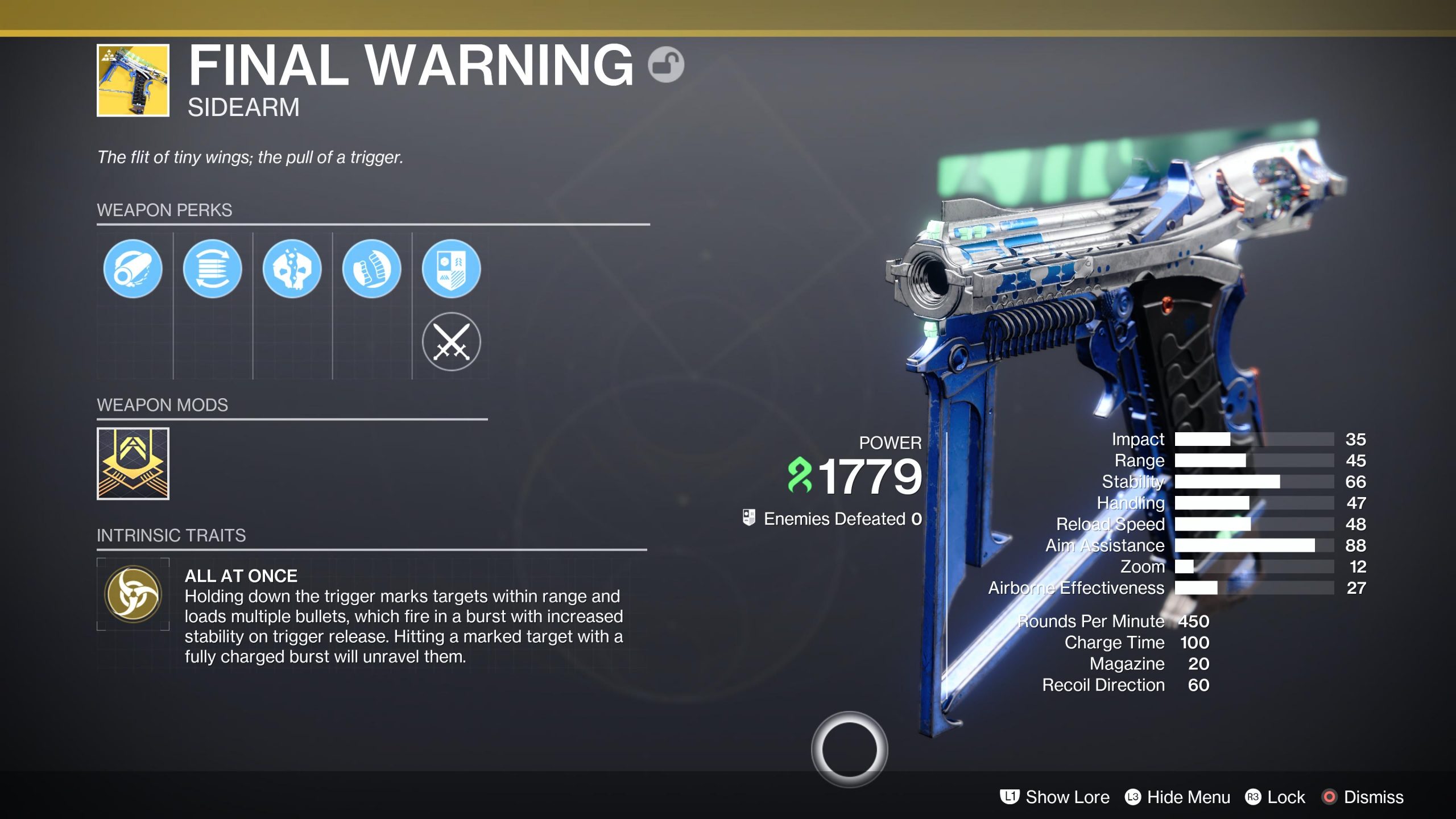
Task: Click the Final Warning weapon thumbnail
Action: (133, 80)
